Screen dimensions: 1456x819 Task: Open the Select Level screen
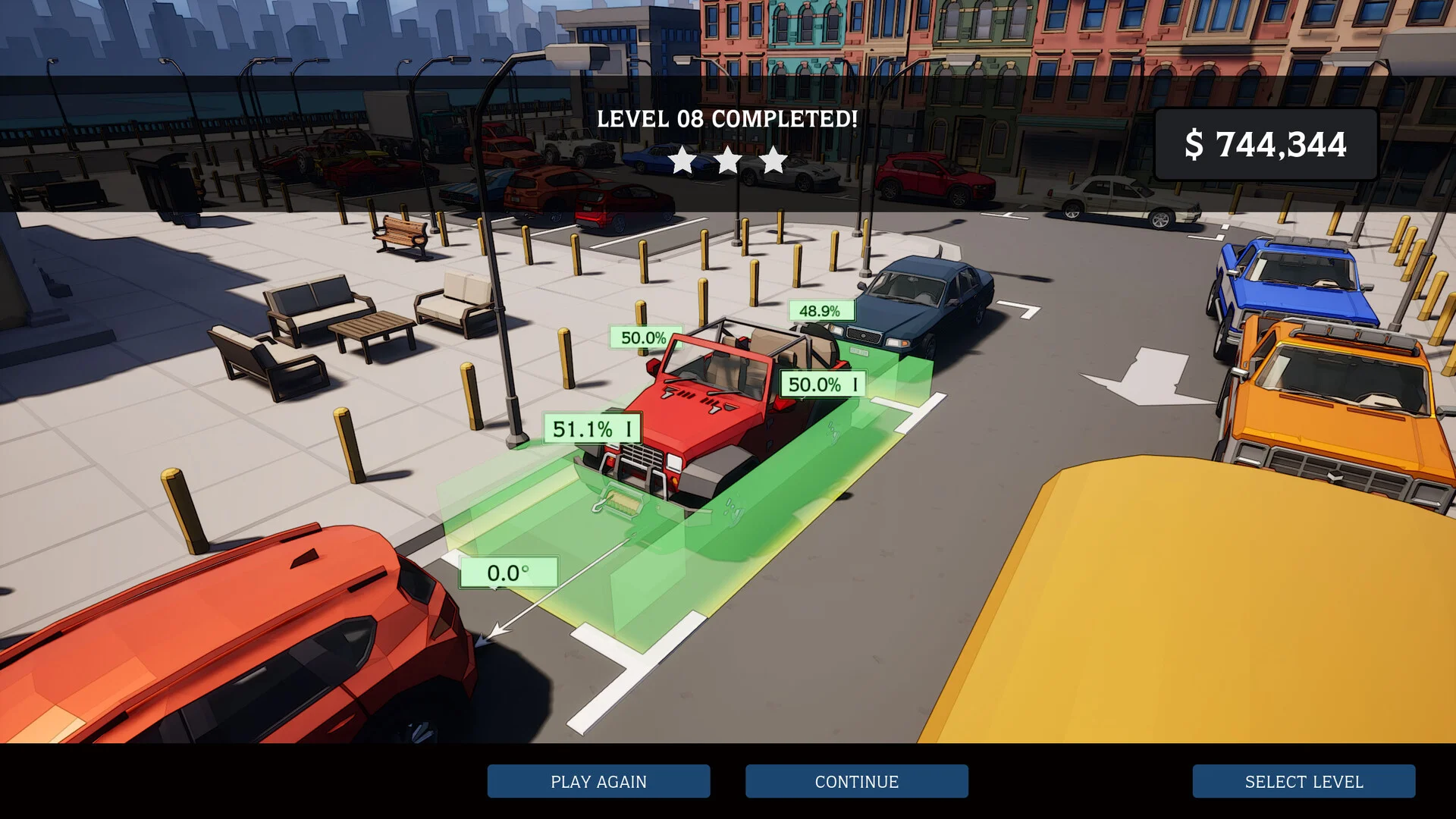coord(1303,781)
